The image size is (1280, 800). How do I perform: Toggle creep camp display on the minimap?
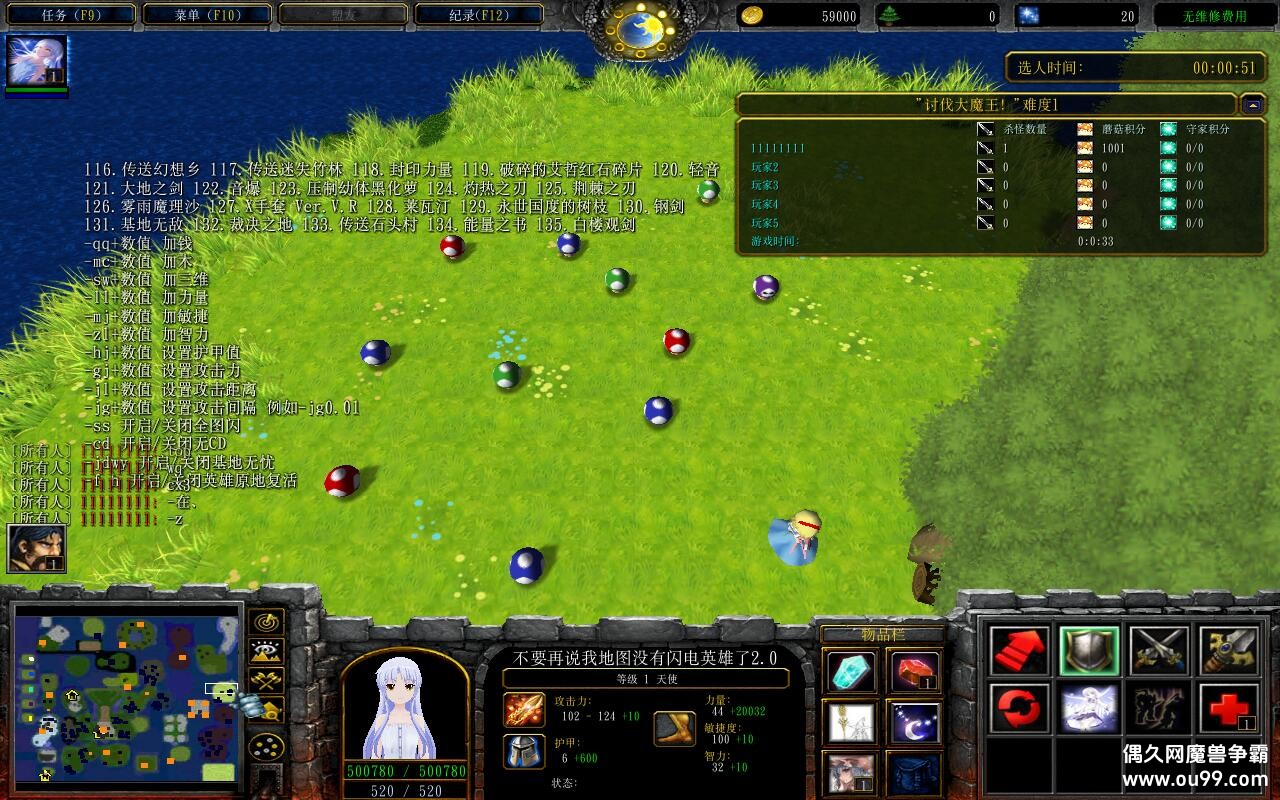pos(267,708)
